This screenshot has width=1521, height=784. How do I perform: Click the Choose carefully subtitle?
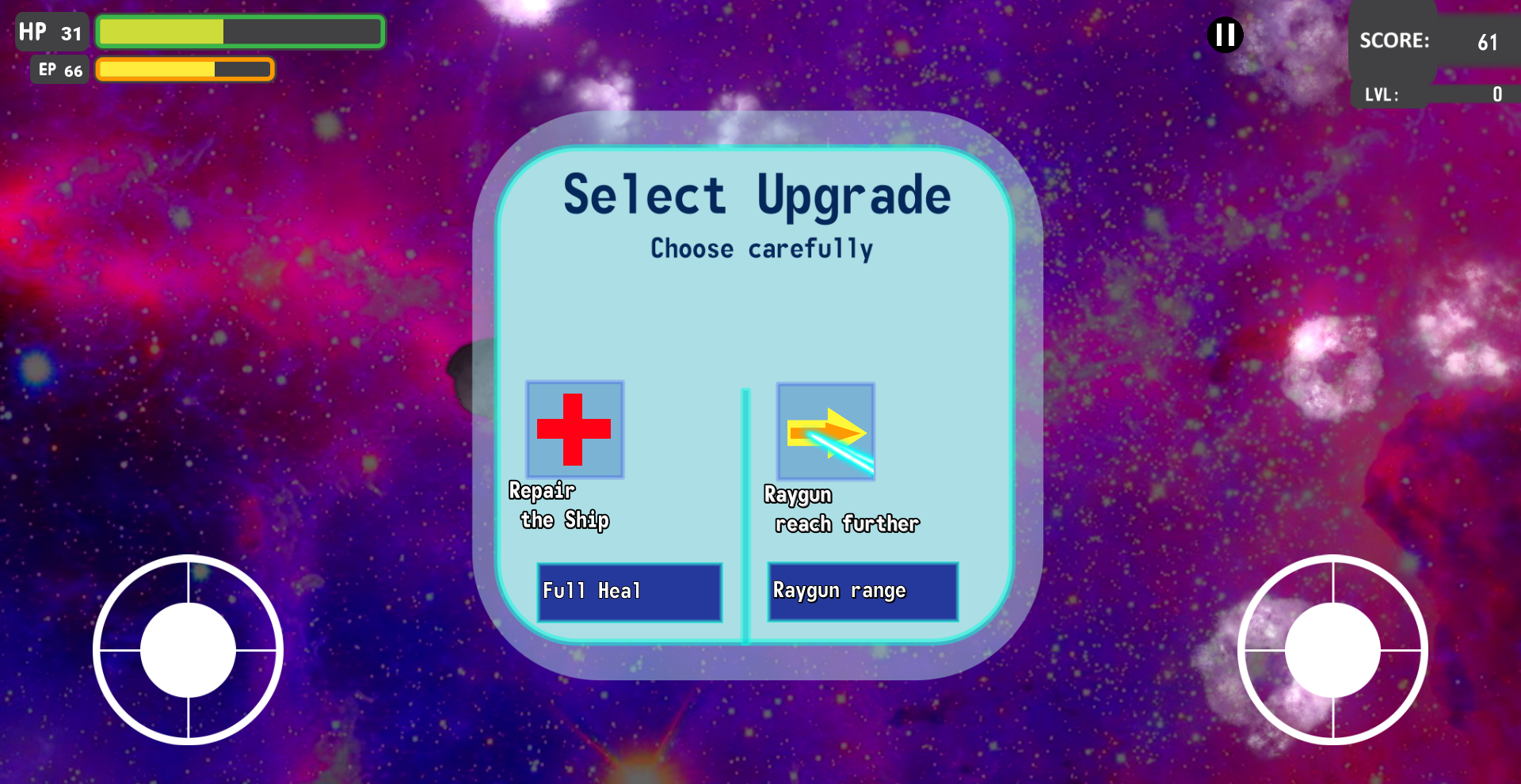point(760,248)
